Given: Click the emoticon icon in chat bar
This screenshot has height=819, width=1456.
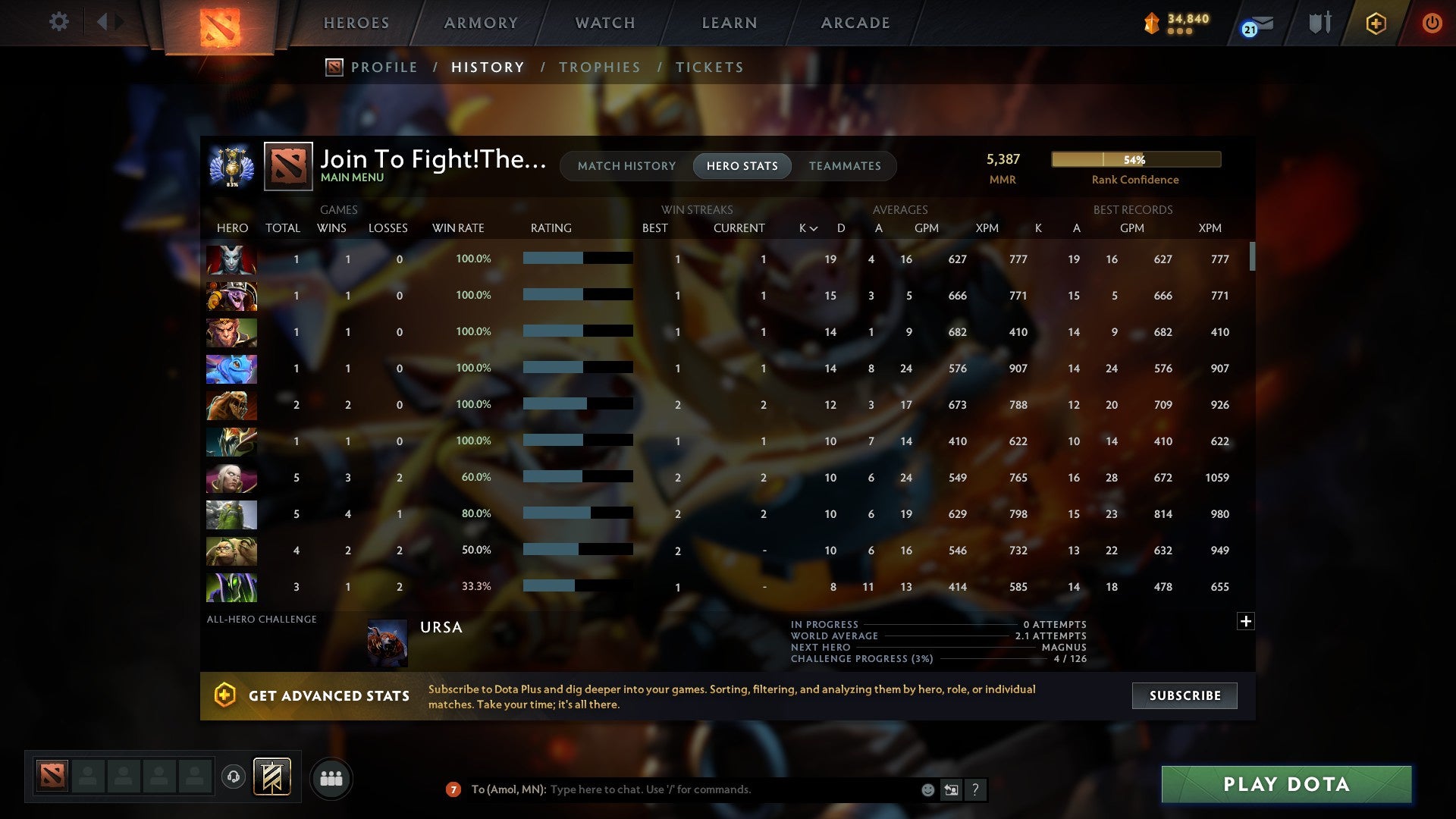Looking at the screenshot, I should coord(927,789).
